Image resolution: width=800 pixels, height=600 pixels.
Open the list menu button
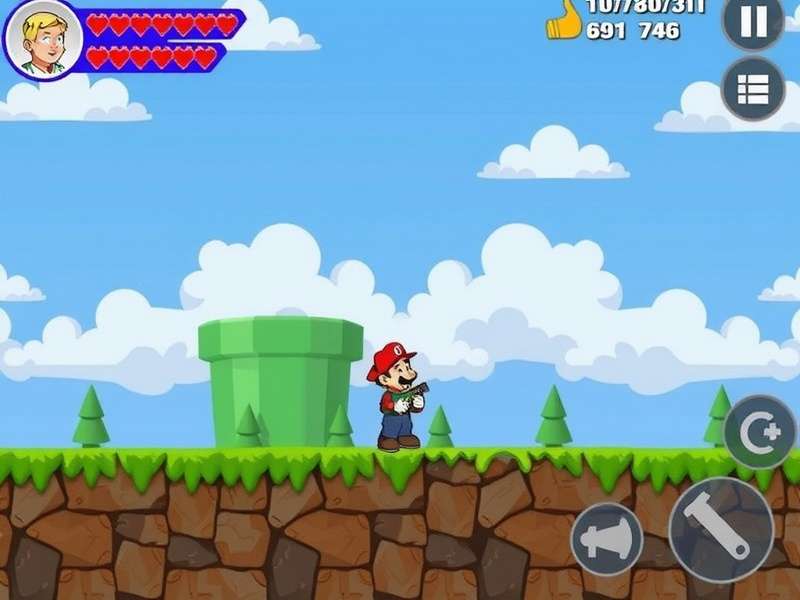click(752, 89)
